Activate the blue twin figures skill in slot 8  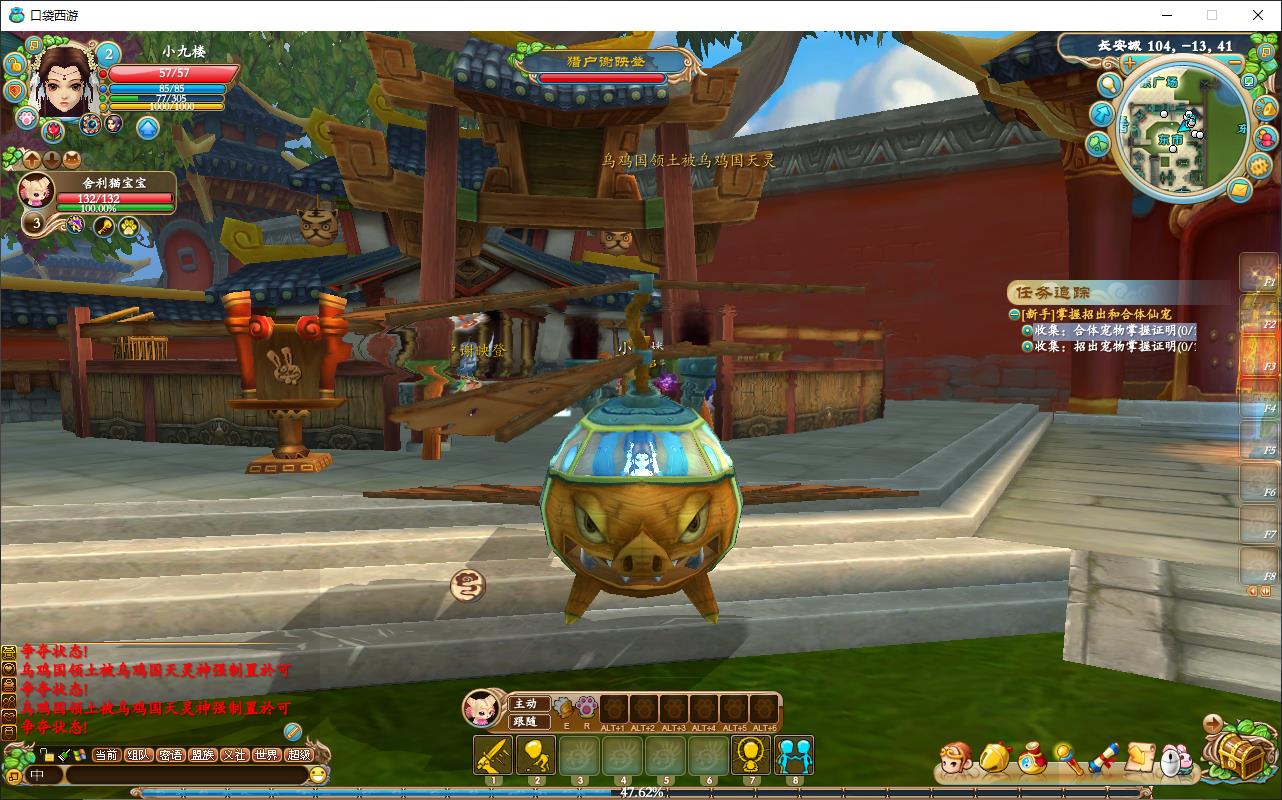(x=794, y=755)
